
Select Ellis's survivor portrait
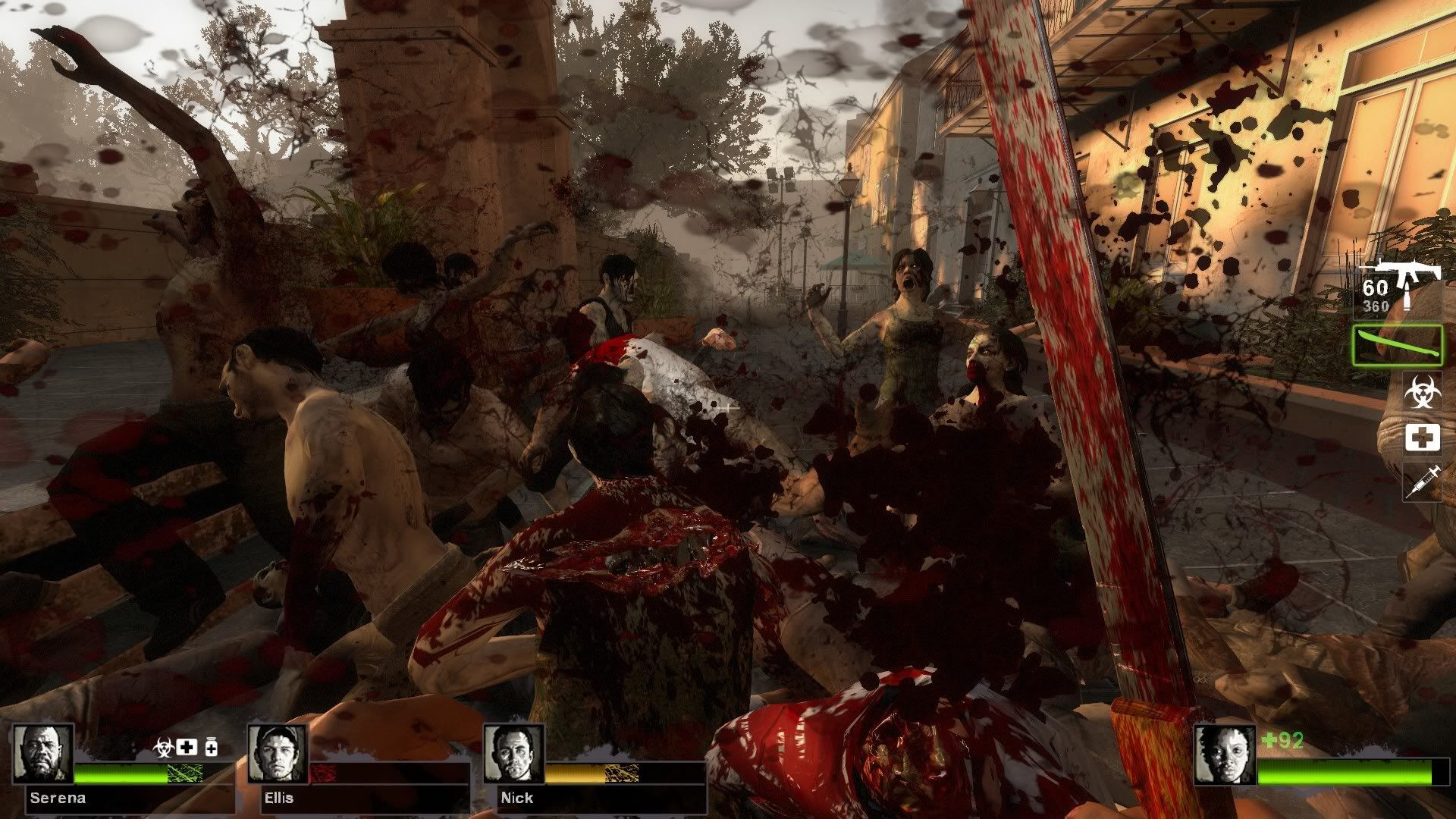coord(278,754)
